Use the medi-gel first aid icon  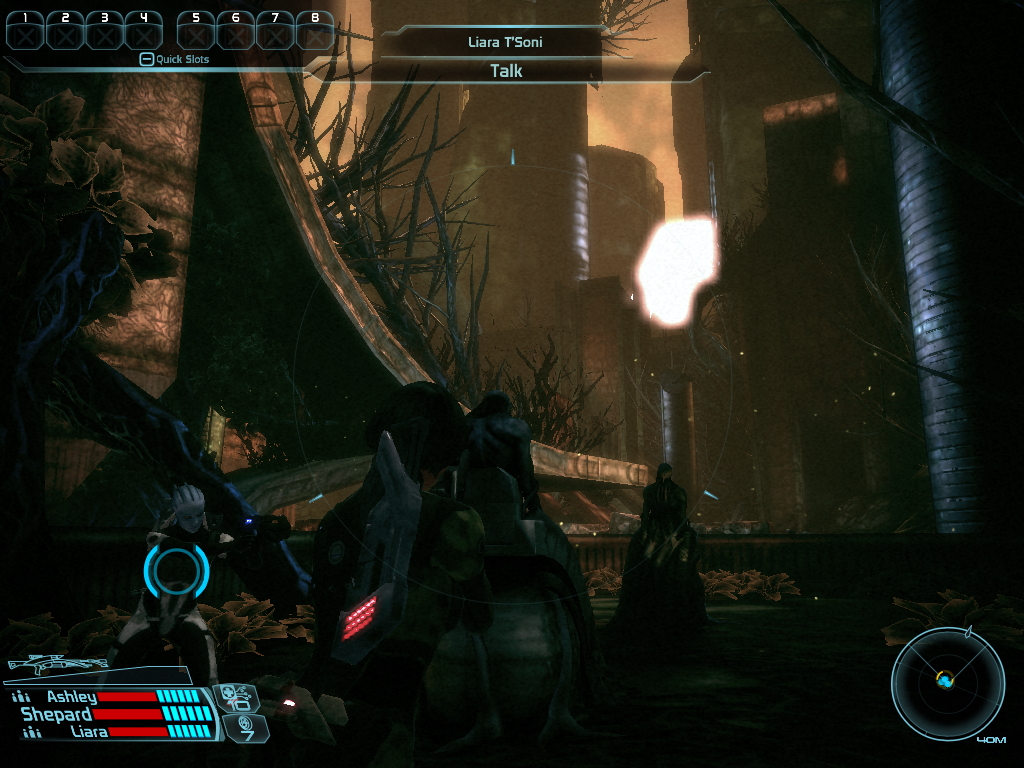(x=237, y=697)
